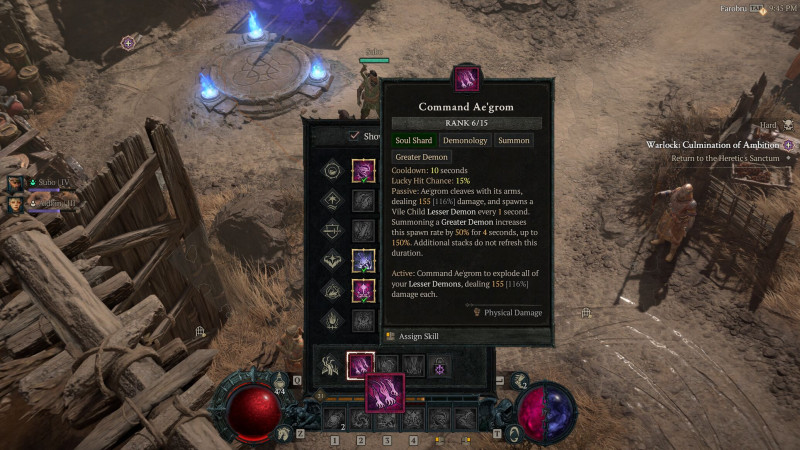Choose the Greater Demon tag
The height and width of the screenshot is (450, 800).
[x=421, y=157]
